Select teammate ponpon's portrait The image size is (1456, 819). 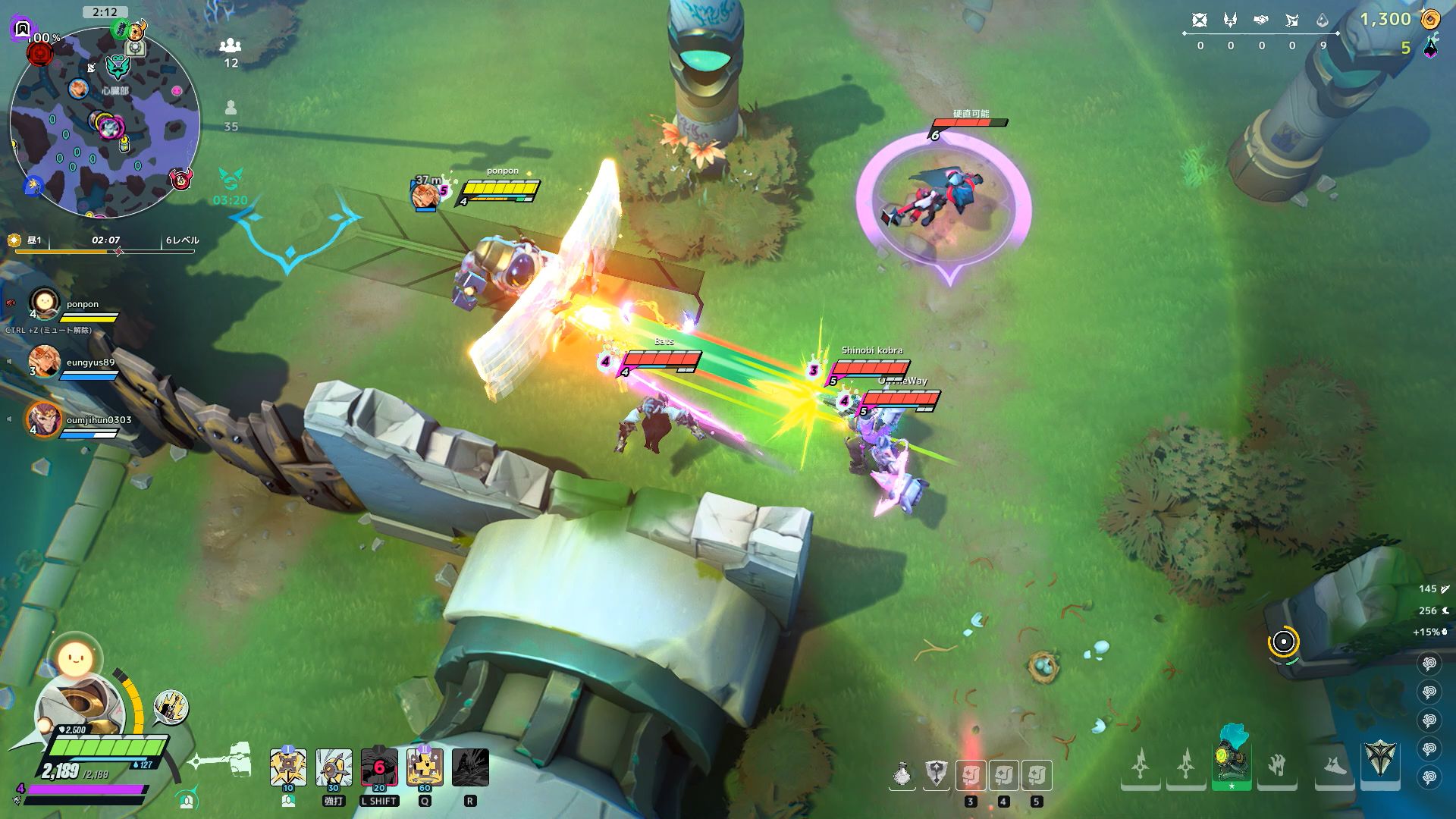coord(45,303)
